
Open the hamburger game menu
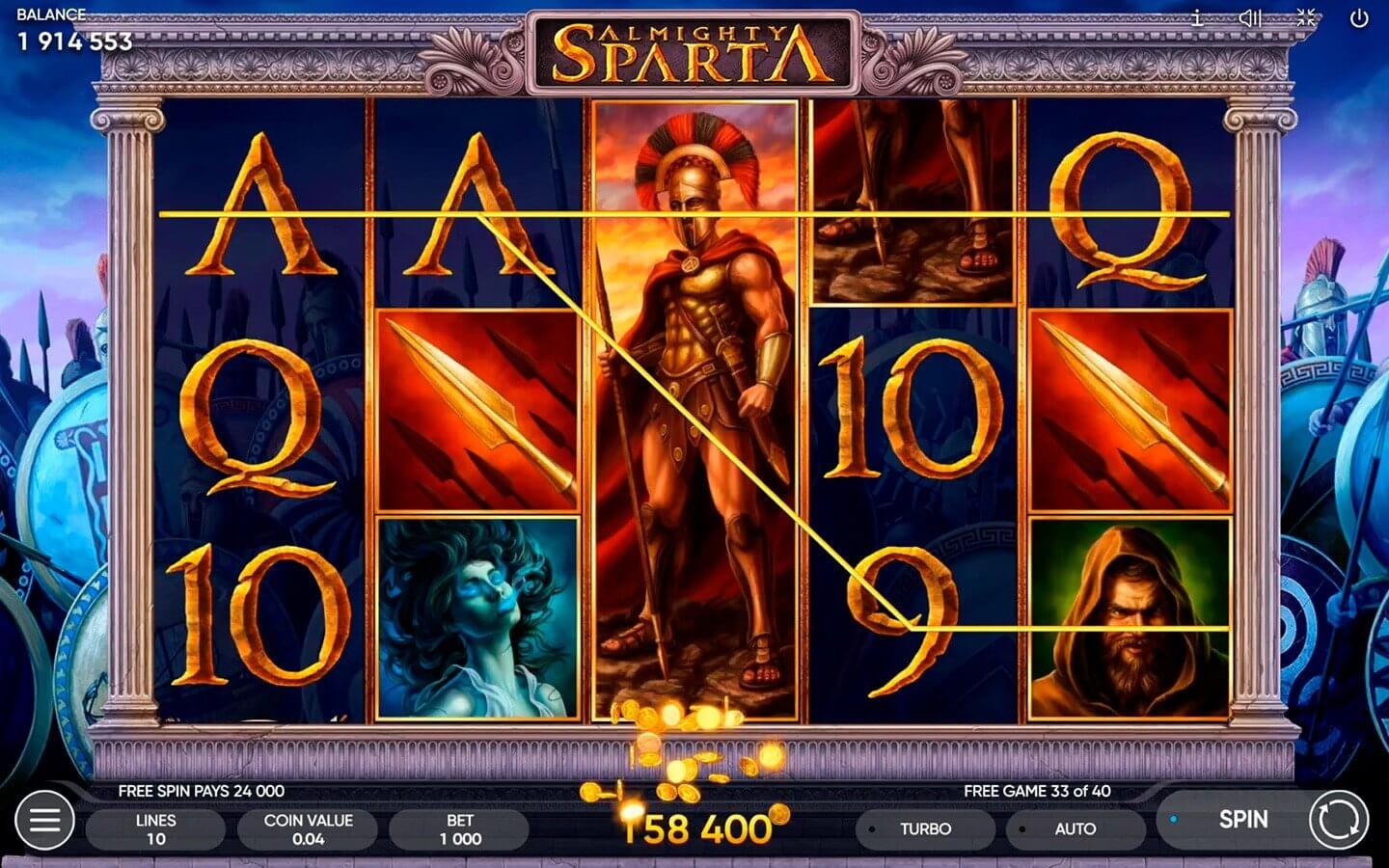pyautogui.click(x=42, y=822)
